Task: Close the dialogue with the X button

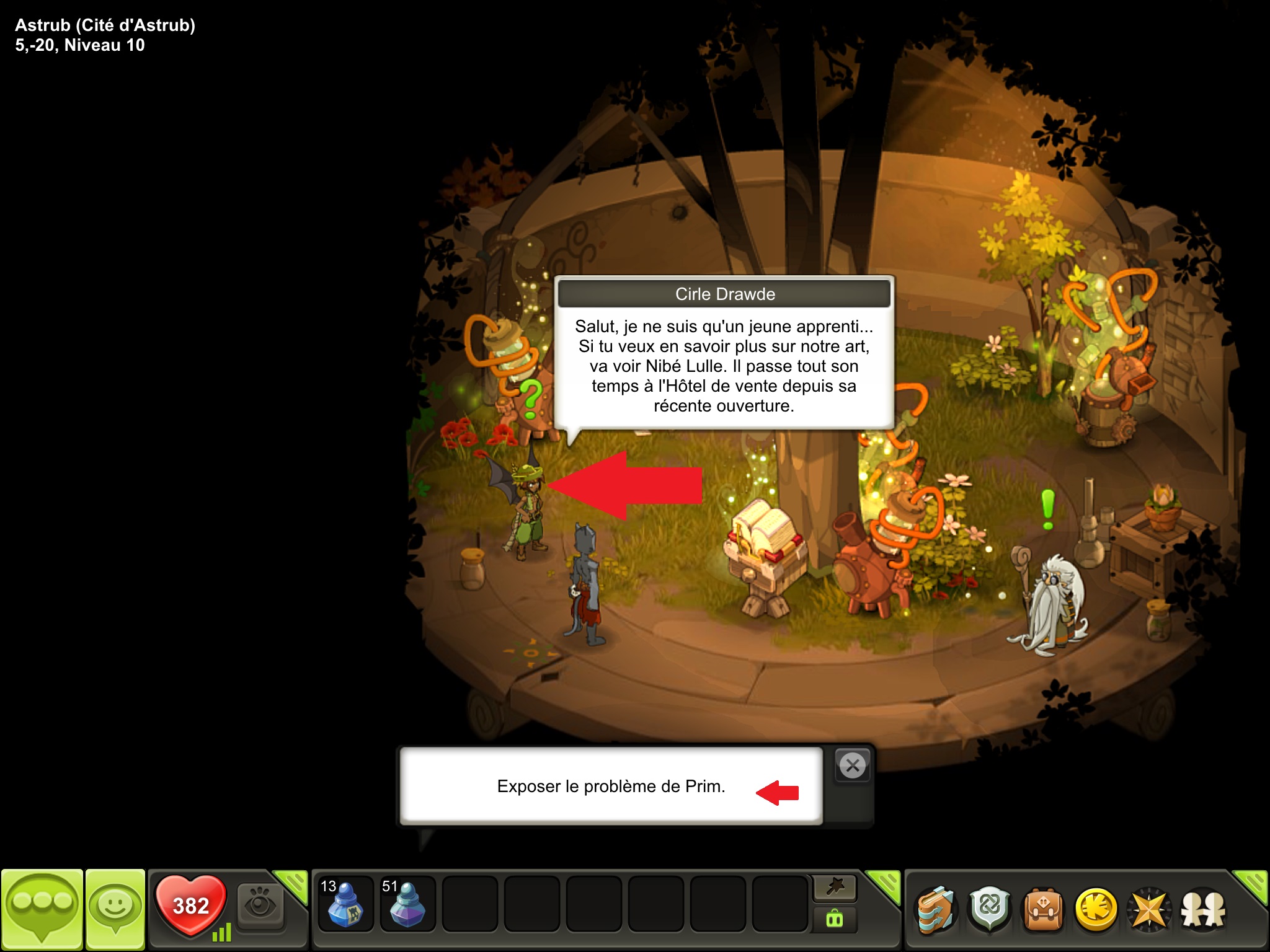Action: [x=853, y=765]
